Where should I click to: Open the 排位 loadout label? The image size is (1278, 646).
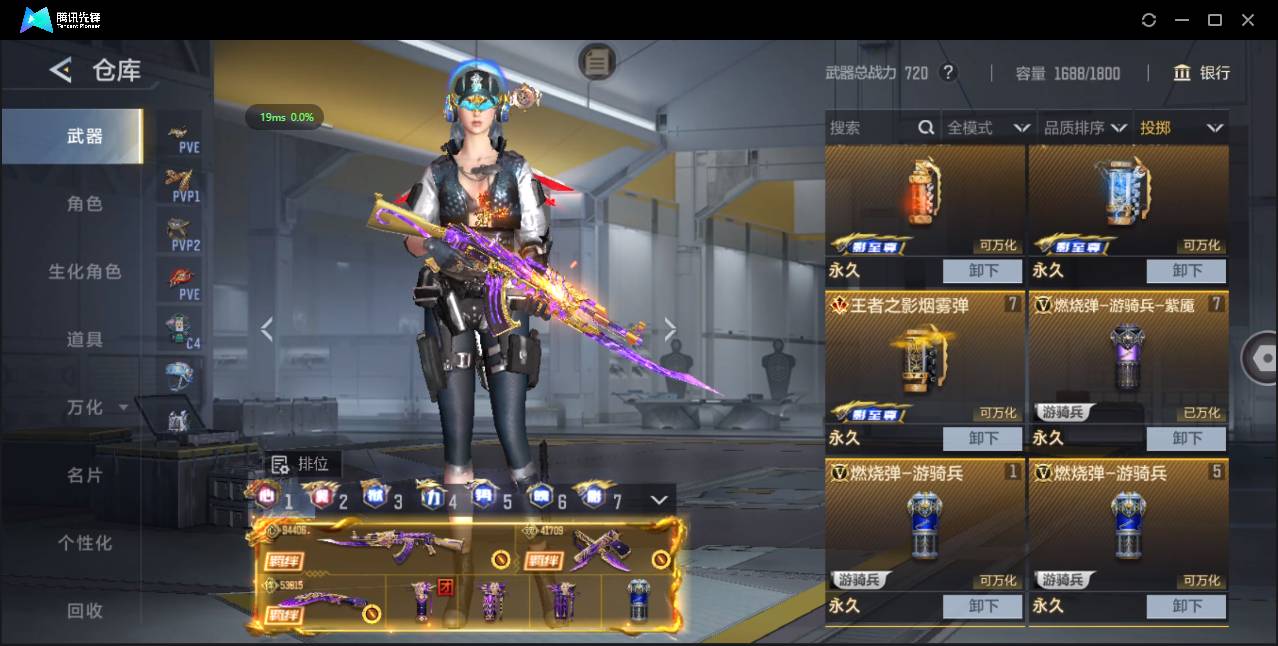303,464
